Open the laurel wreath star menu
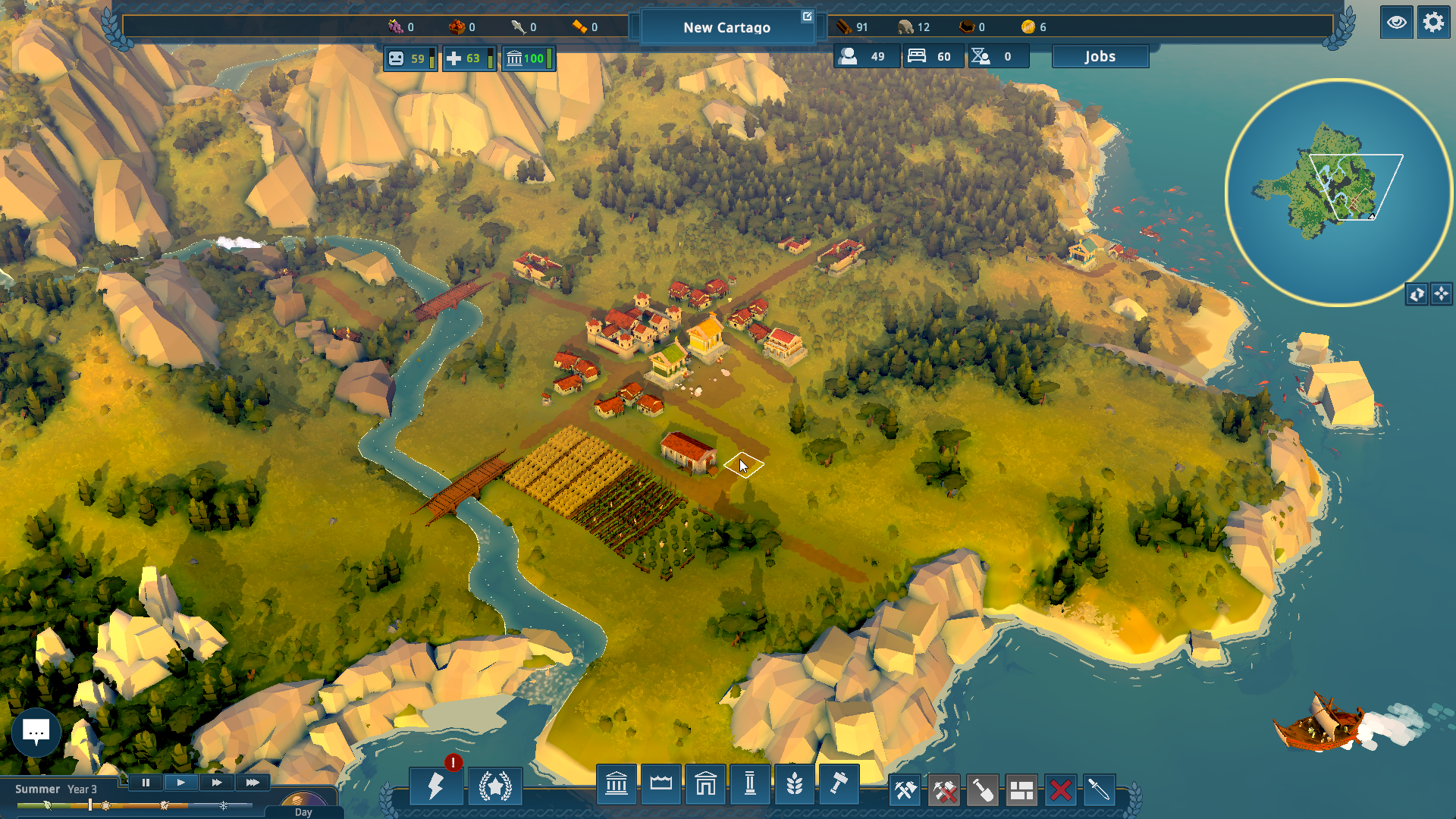 tap(495, 786)
